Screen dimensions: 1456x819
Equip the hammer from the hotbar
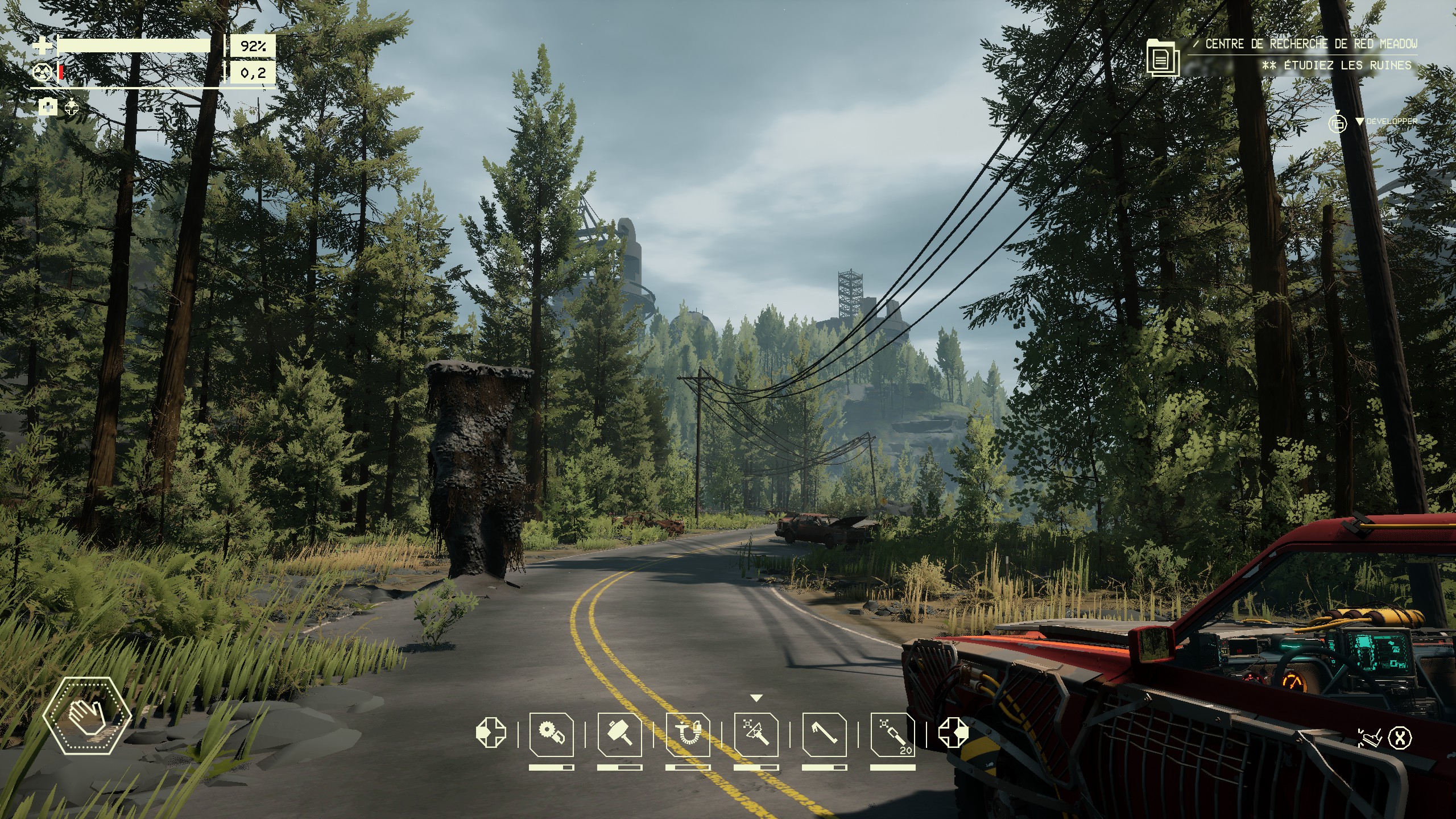619,734
